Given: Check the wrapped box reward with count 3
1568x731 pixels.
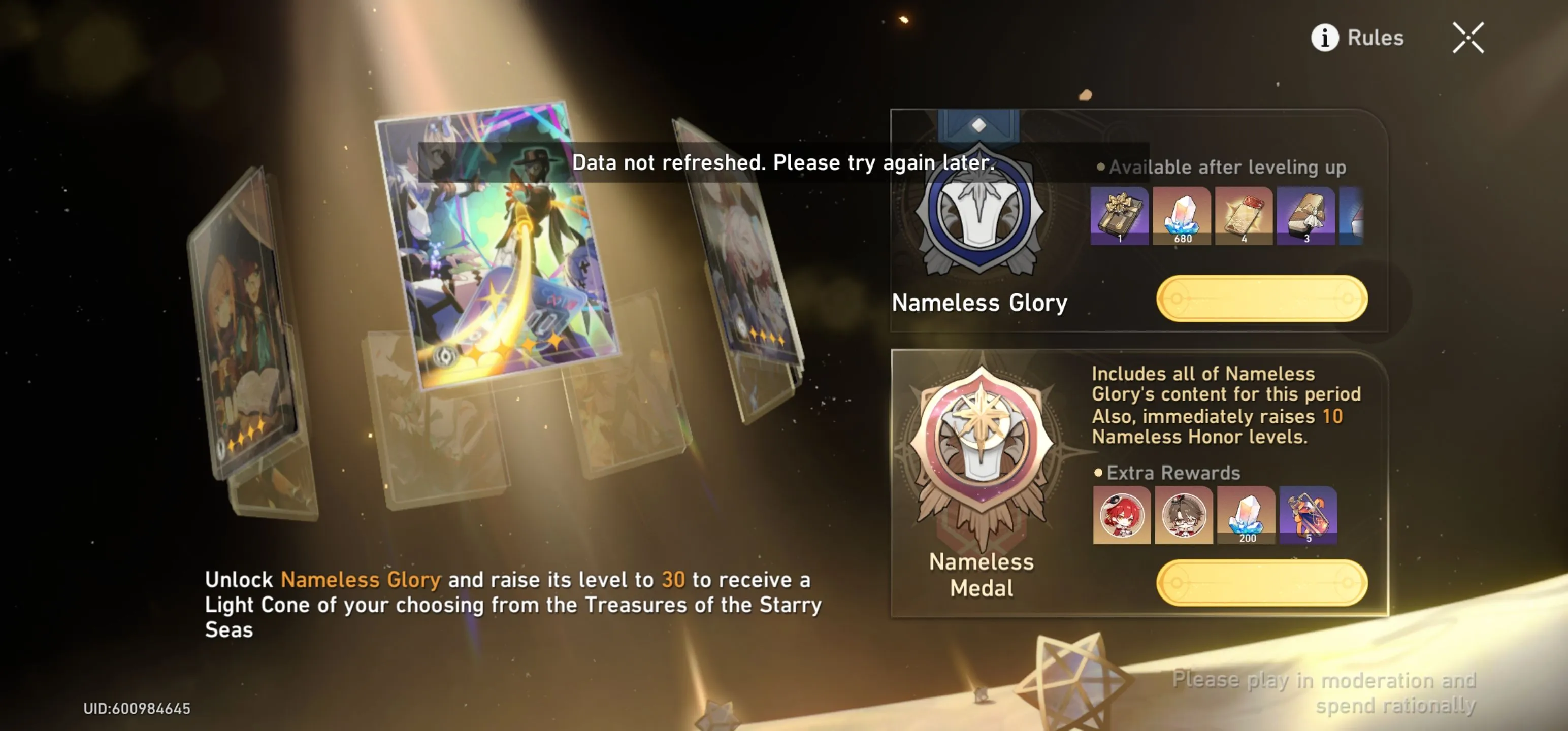Looking at the screenshot, I should [1305, 215].
